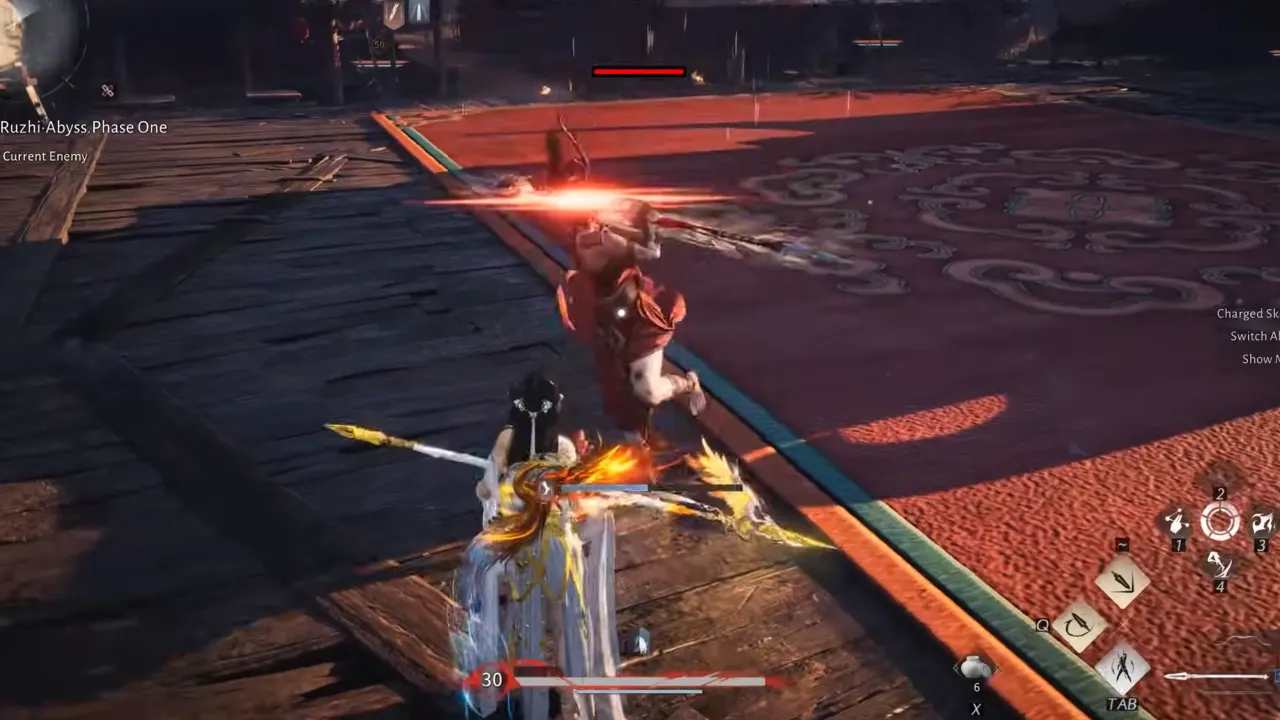
Task: Activate the TAB martial stance icon
Action: (1123, 666)
